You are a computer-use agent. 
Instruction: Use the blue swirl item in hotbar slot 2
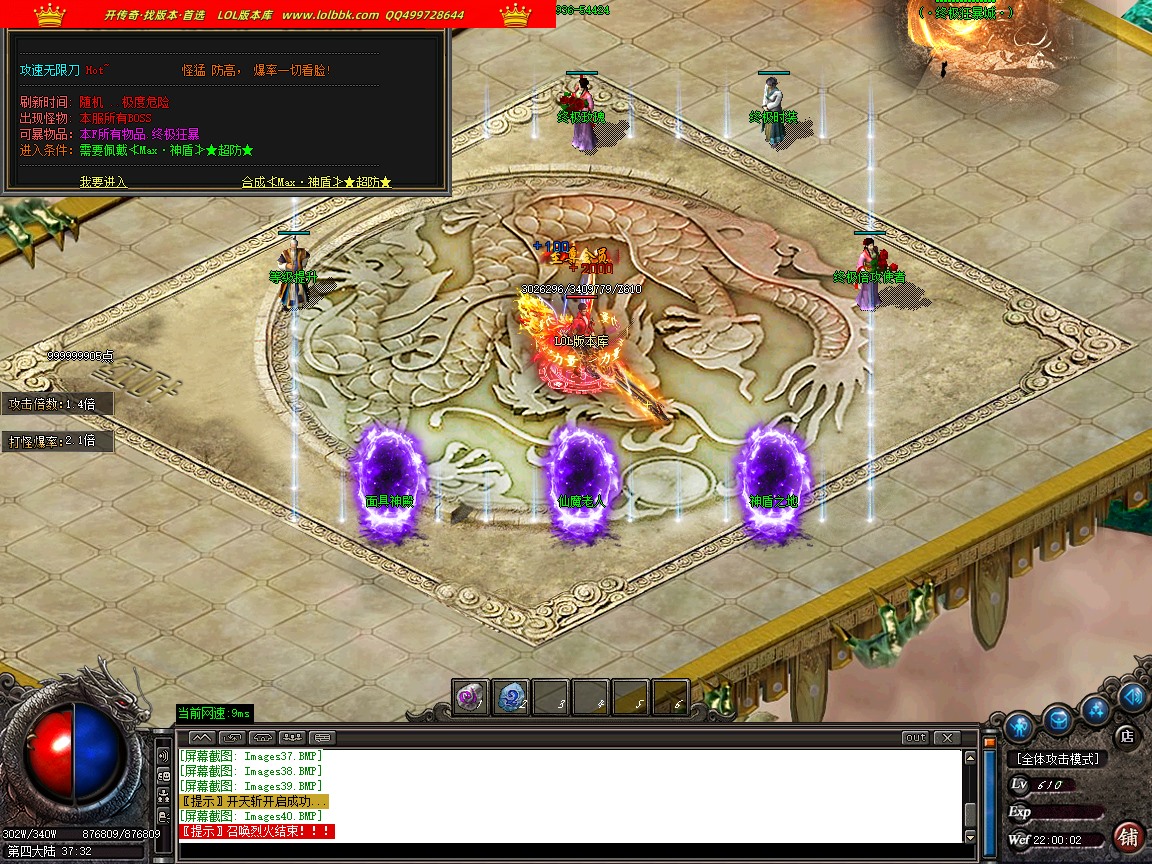[511, 697]
